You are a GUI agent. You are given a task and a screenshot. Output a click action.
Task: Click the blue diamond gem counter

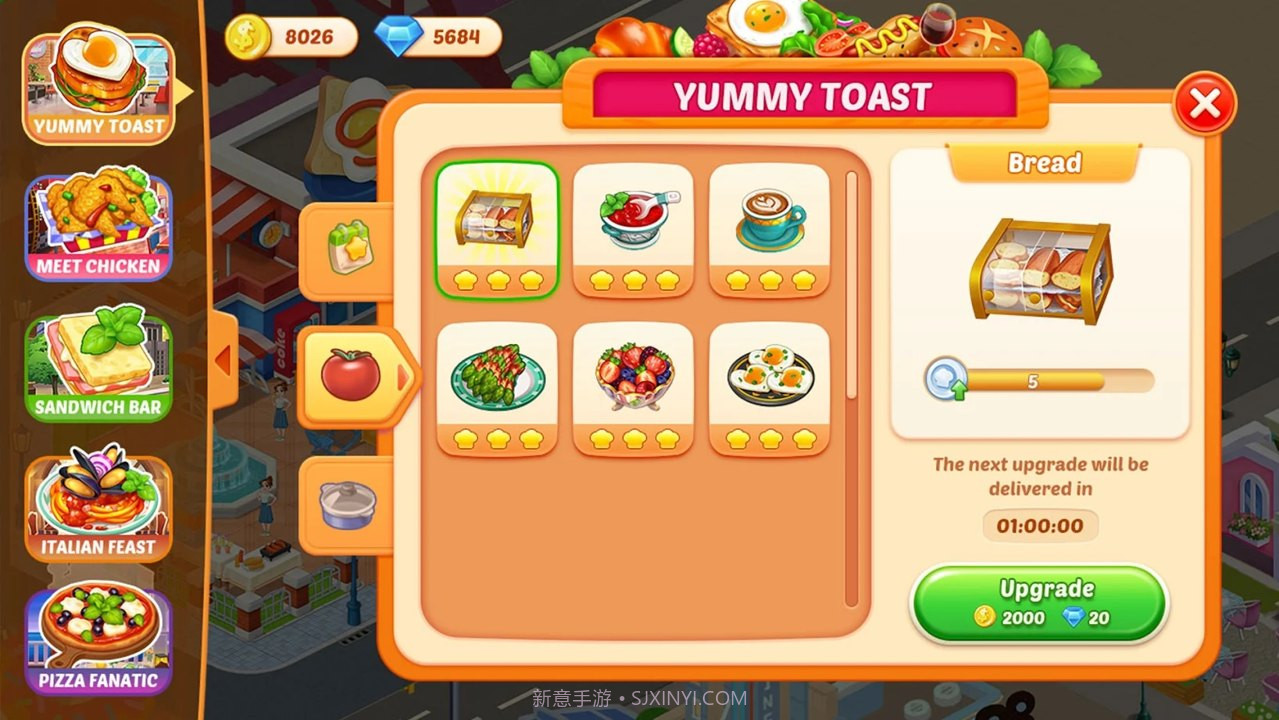438,37
